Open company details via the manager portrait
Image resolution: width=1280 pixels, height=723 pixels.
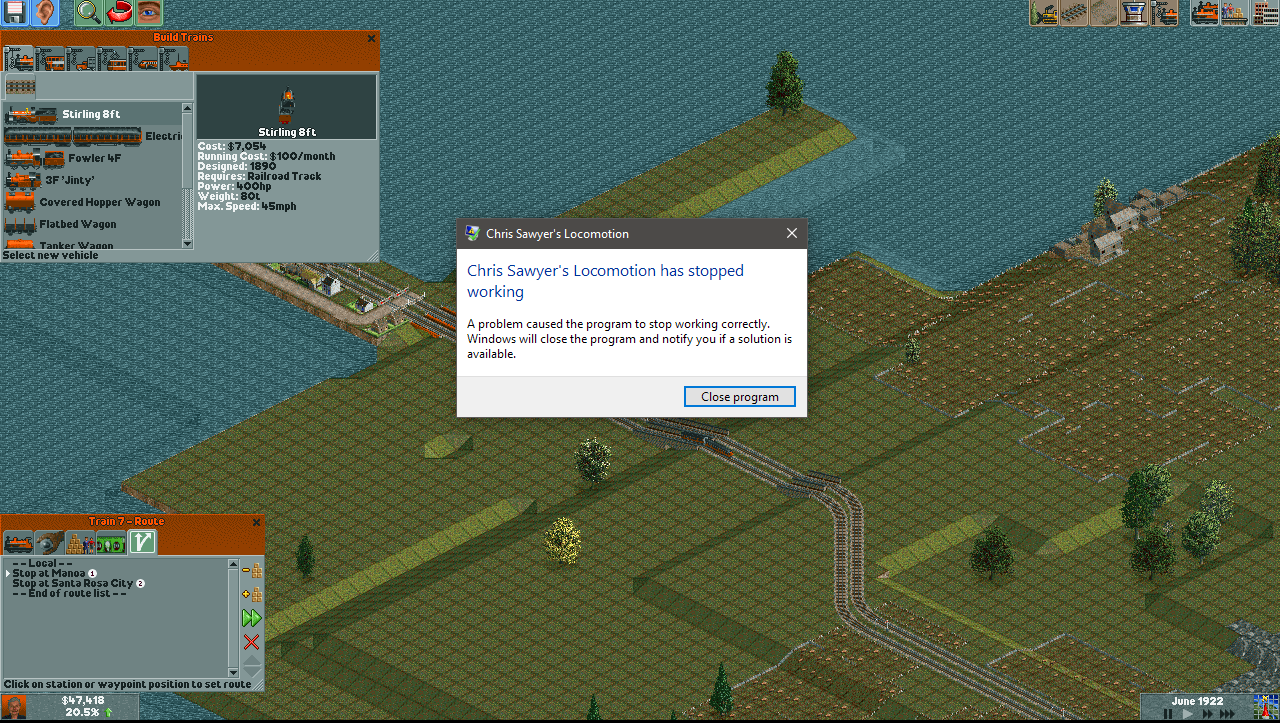pos(14,708)
